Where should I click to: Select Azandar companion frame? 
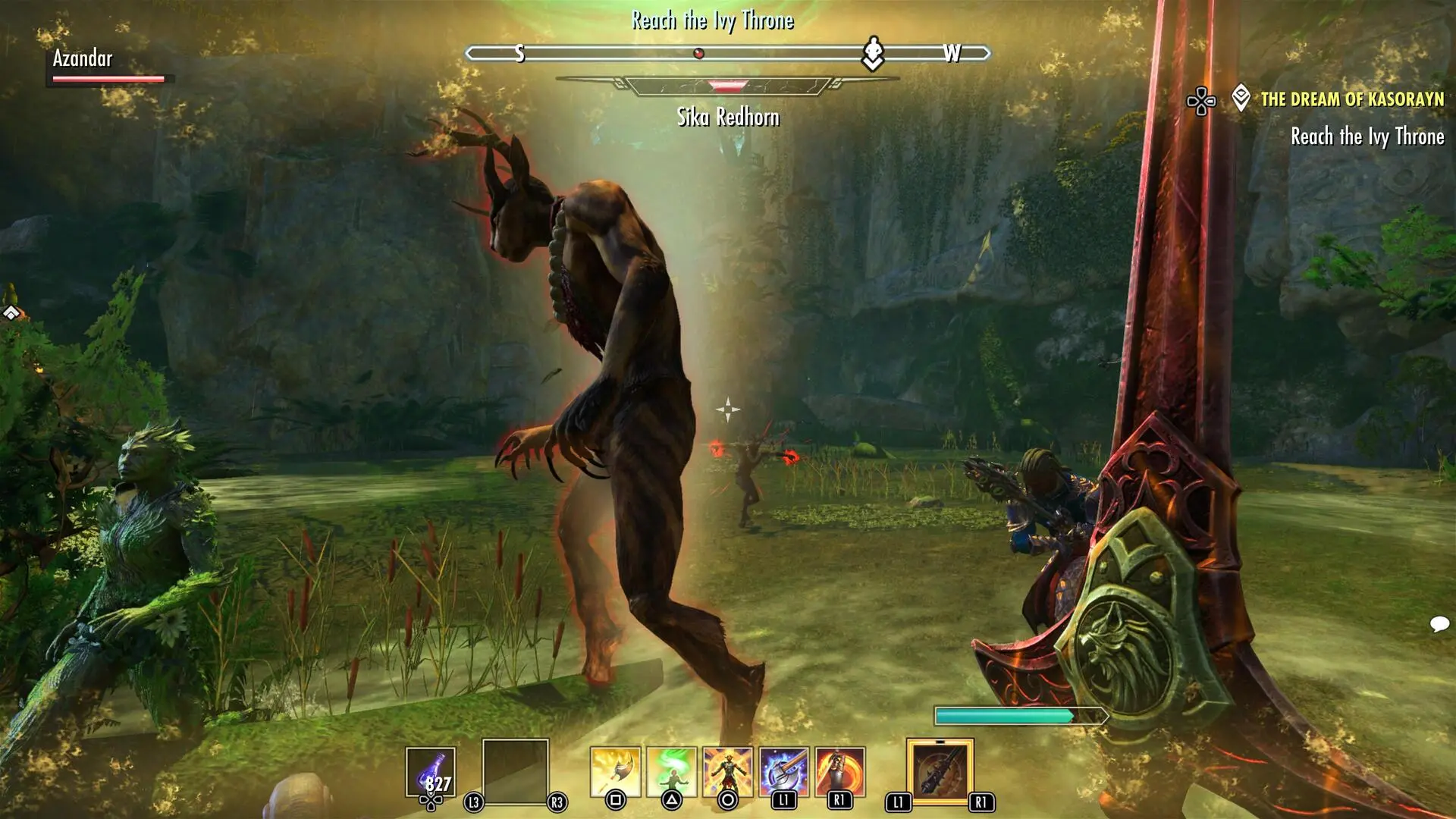pyautogui.click(x=106, y=65)
